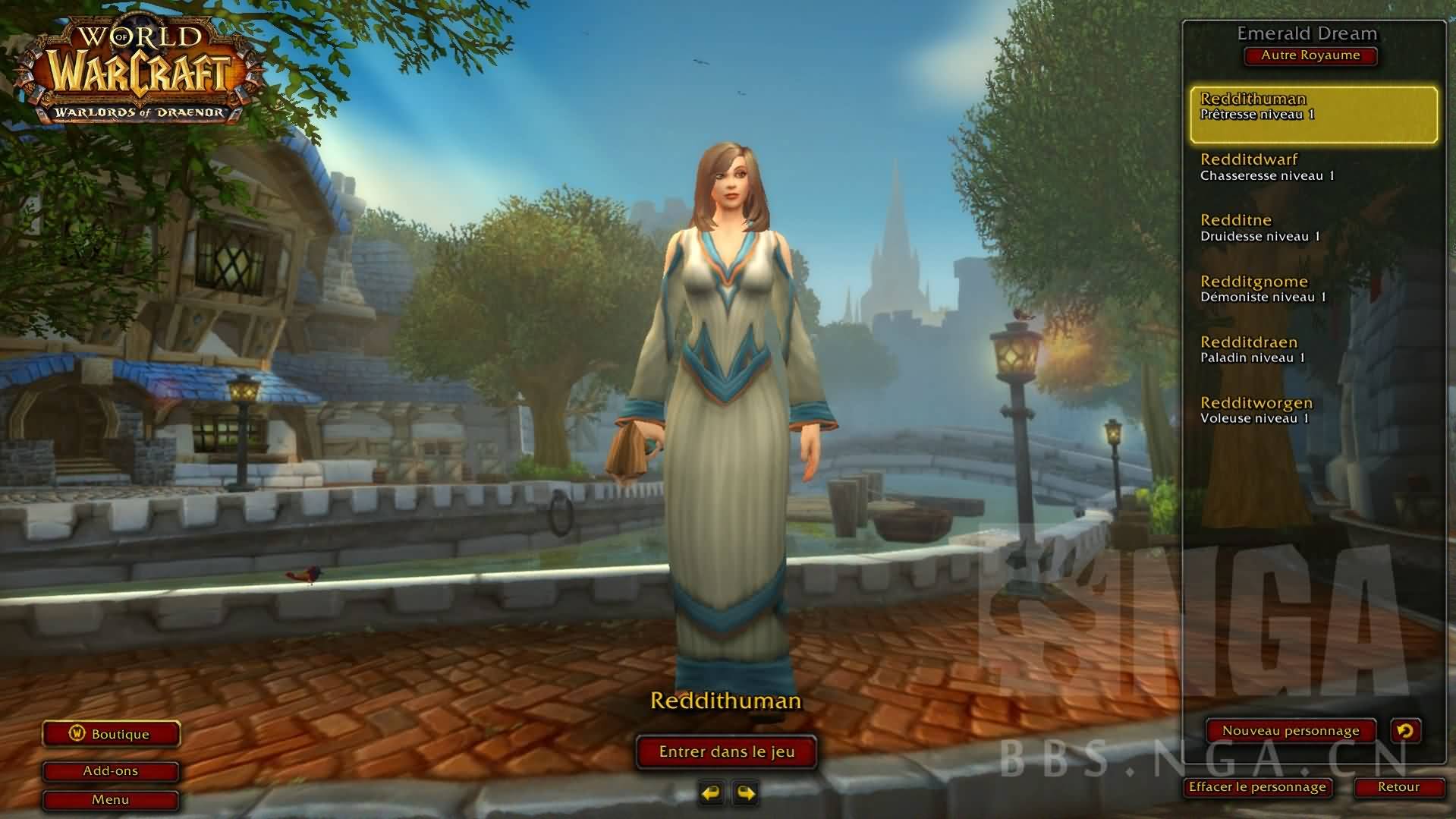
Task: Rotate character with the right arrow
Action: [x=746, y=793]
